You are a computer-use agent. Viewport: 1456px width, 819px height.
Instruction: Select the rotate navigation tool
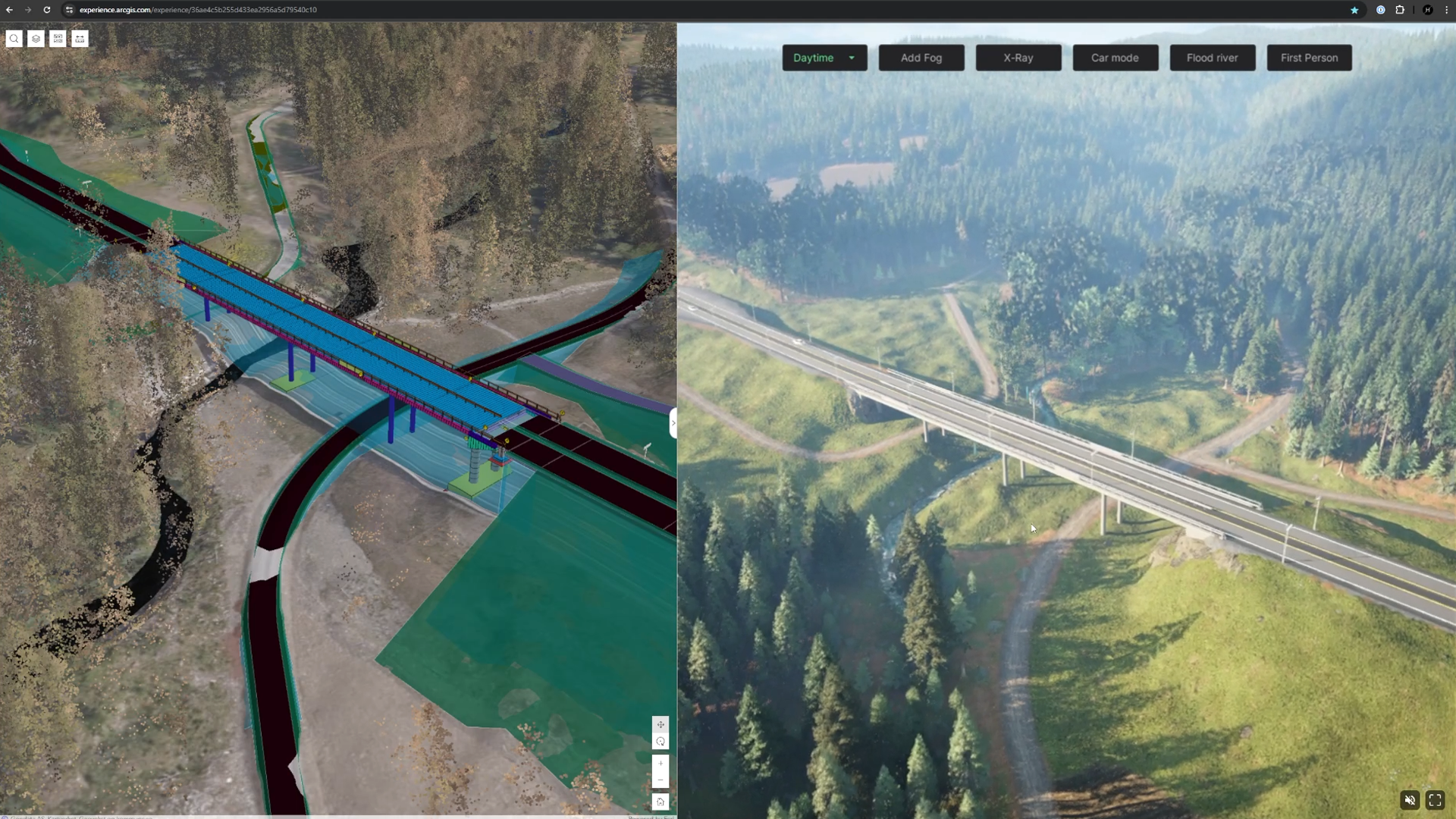(661, 742)
